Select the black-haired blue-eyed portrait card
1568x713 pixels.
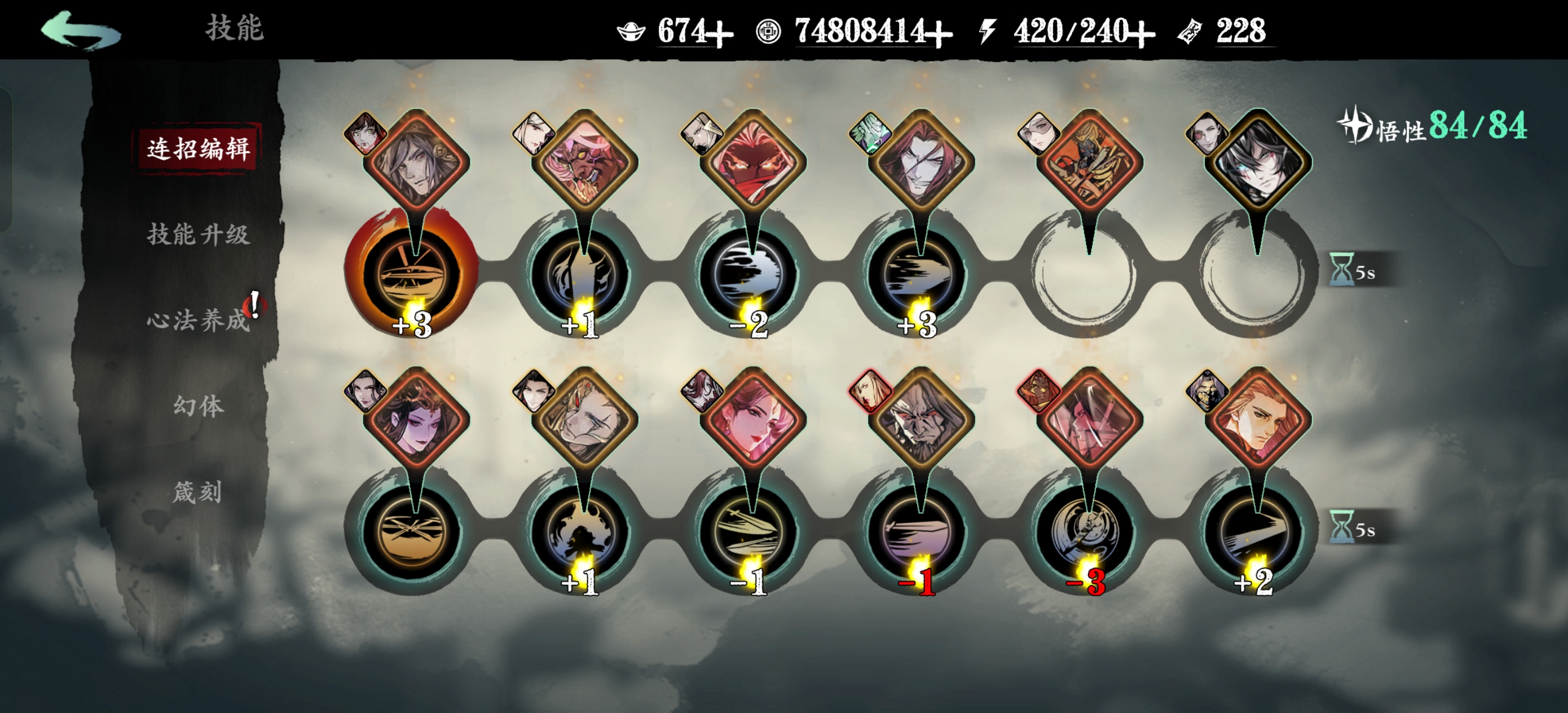click(x=1258, y=162)
